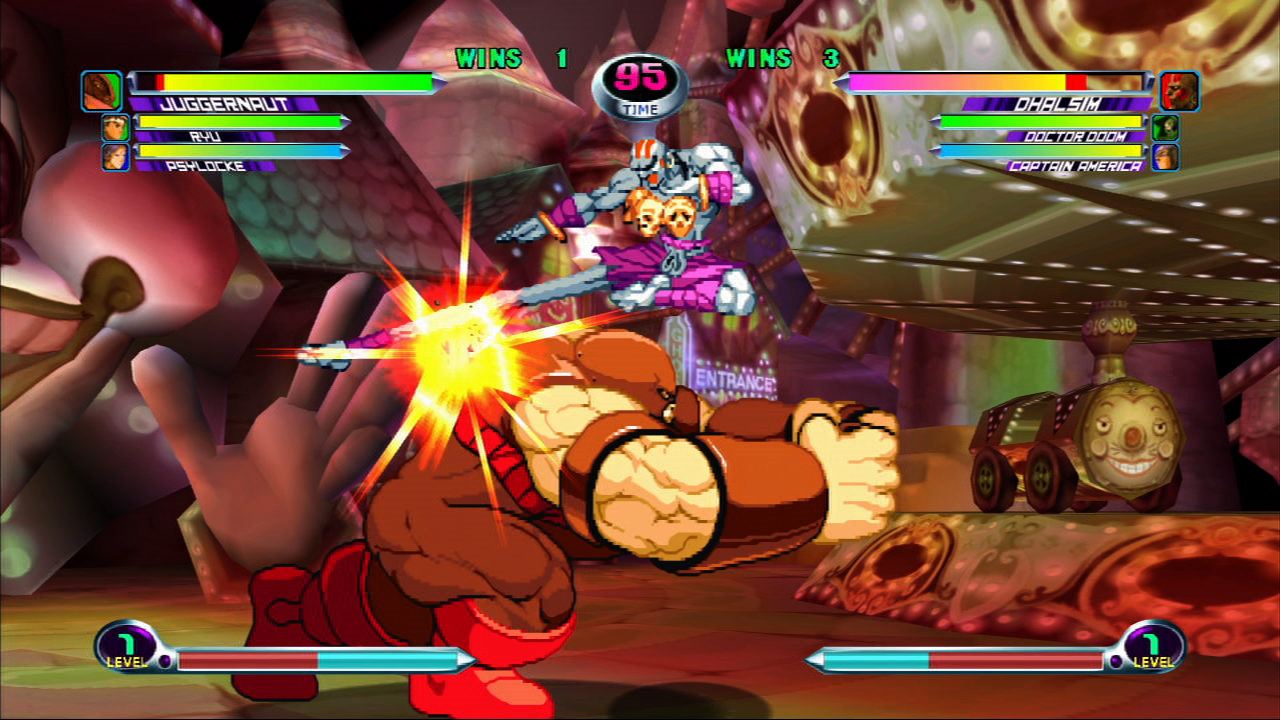
Task: Click Captain America's portrait icon
Action: click(x=1167, y=155)
